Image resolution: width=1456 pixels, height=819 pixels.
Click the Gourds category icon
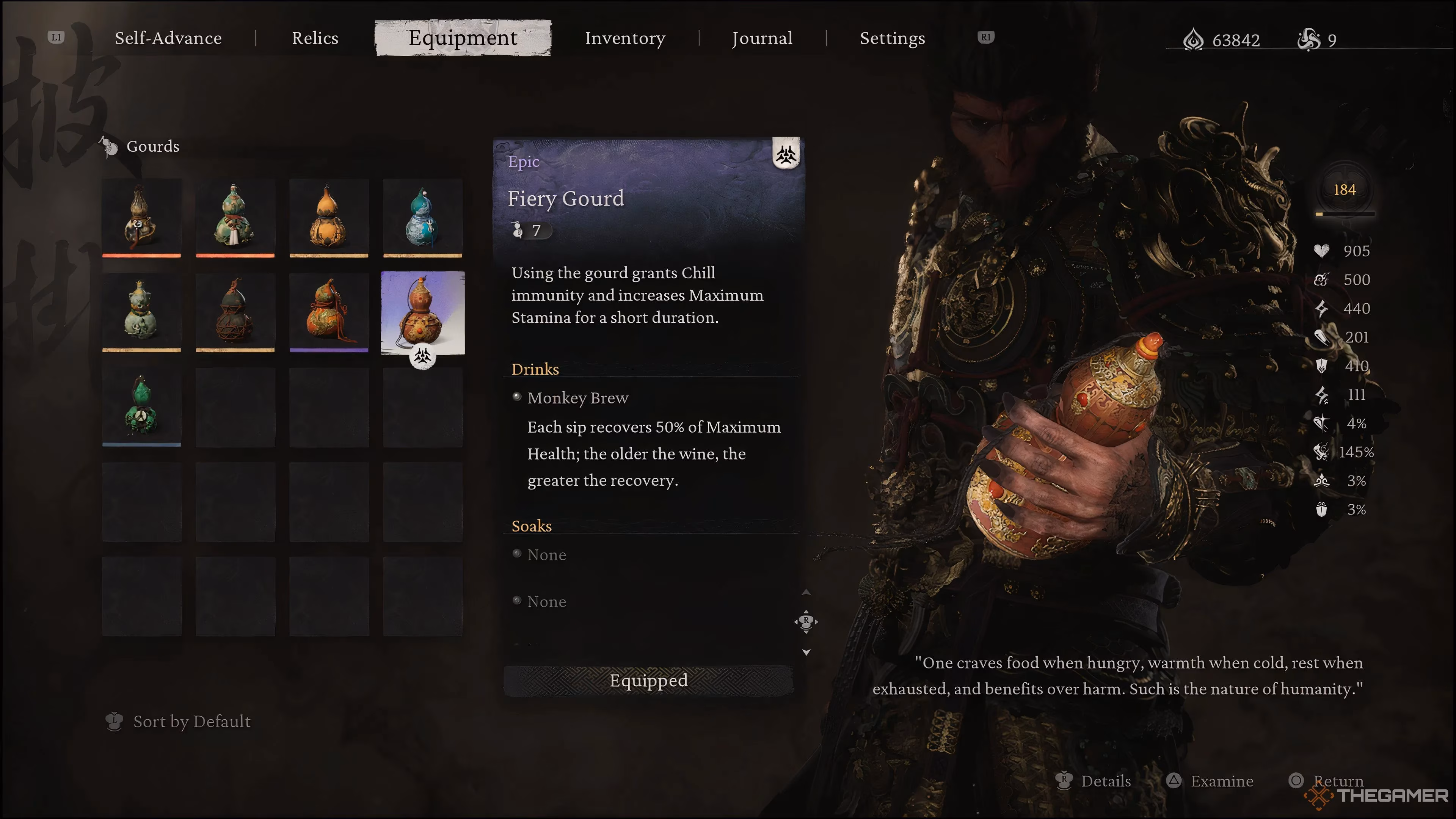pyautogui.click(x=108, y=146)
